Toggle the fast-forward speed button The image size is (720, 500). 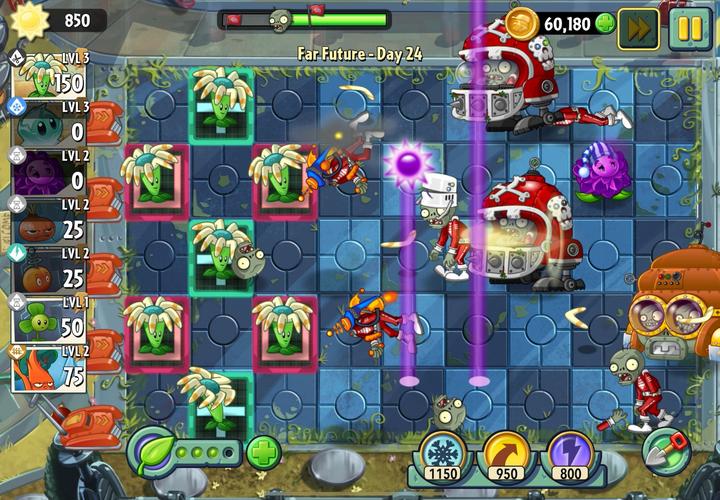click(638, 27)
